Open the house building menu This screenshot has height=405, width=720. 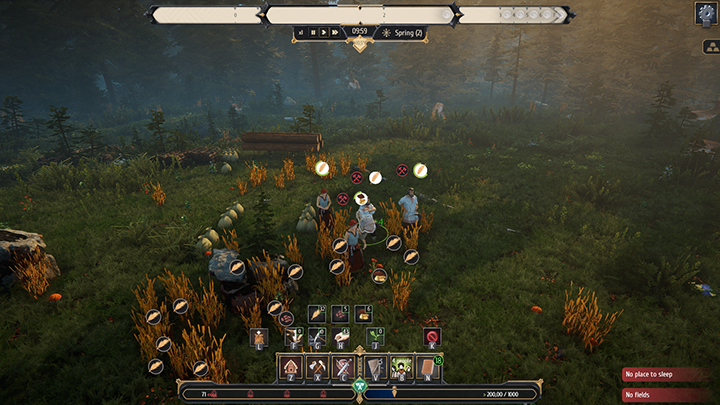pyautogui.click(x=290, y=367)
